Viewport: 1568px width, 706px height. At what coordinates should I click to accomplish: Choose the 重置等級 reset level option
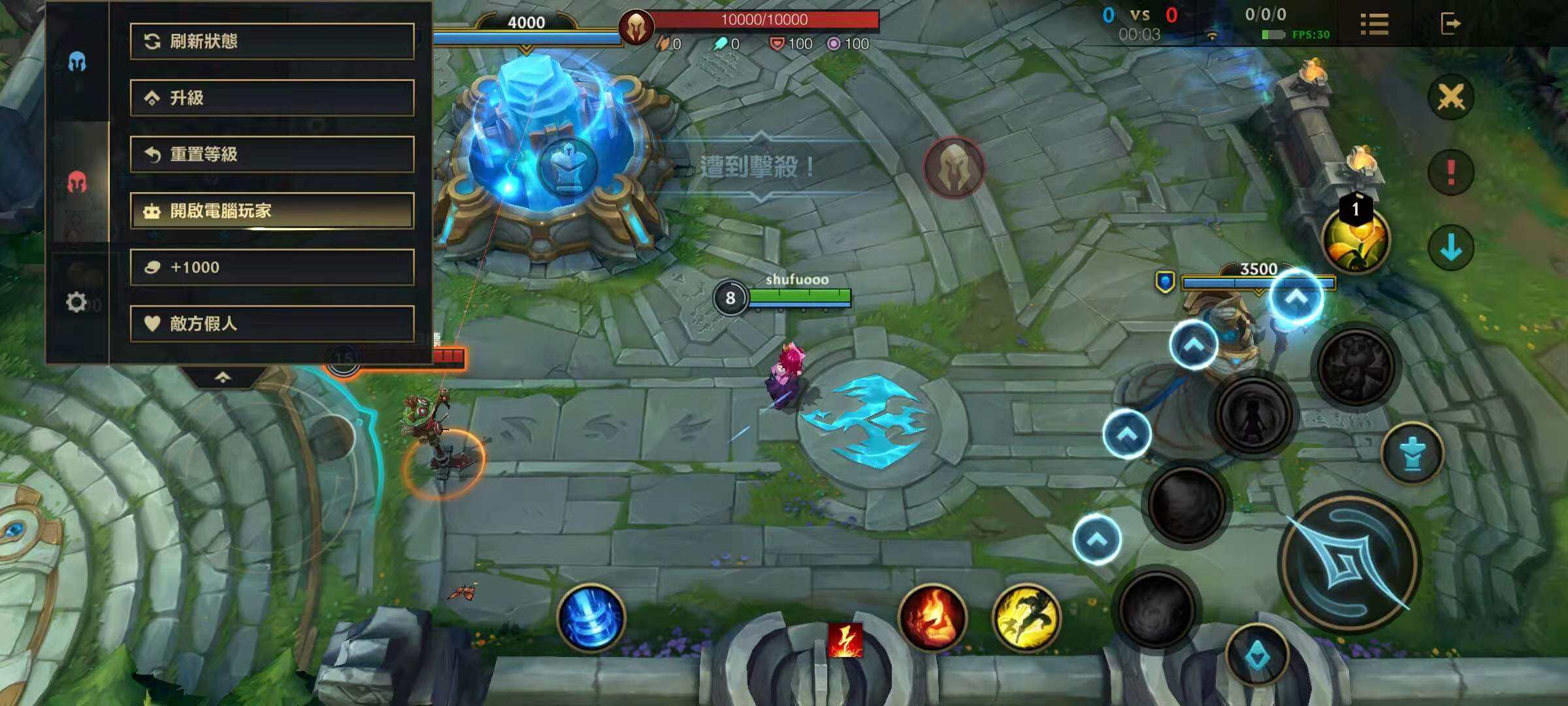272,154
